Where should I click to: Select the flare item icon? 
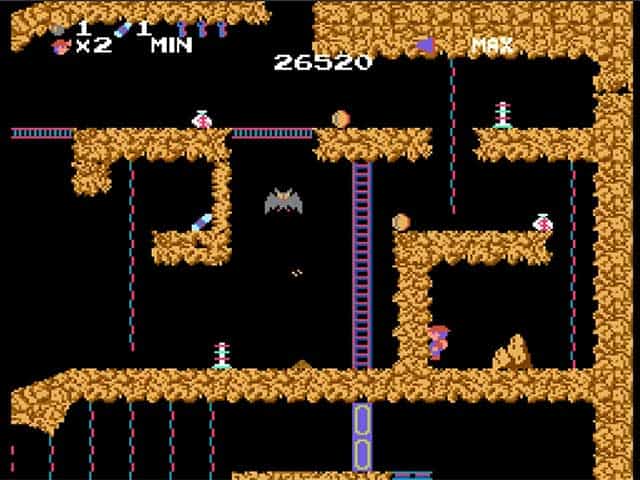(123, 29)
